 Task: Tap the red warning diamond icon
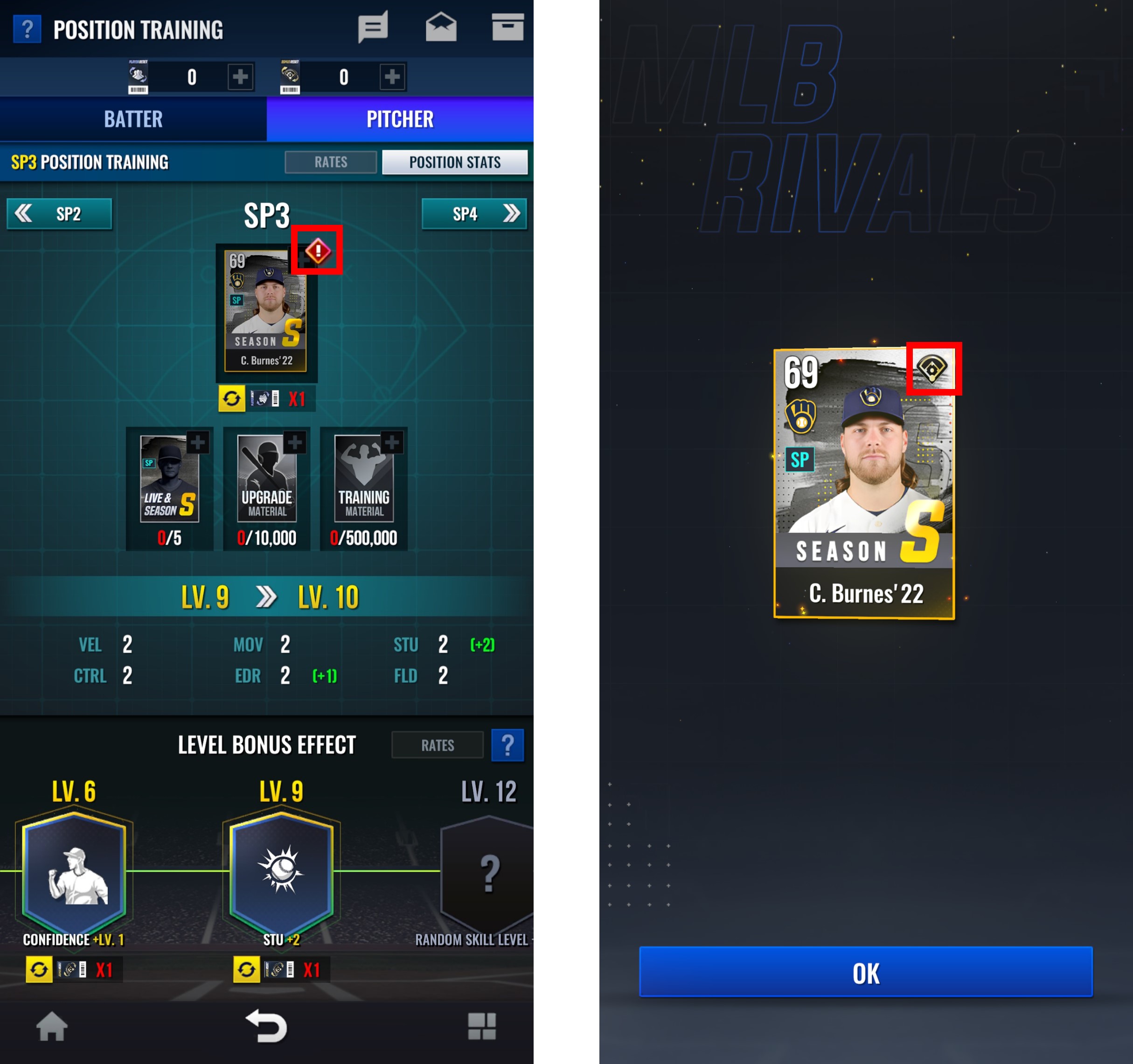click(318, 251)
